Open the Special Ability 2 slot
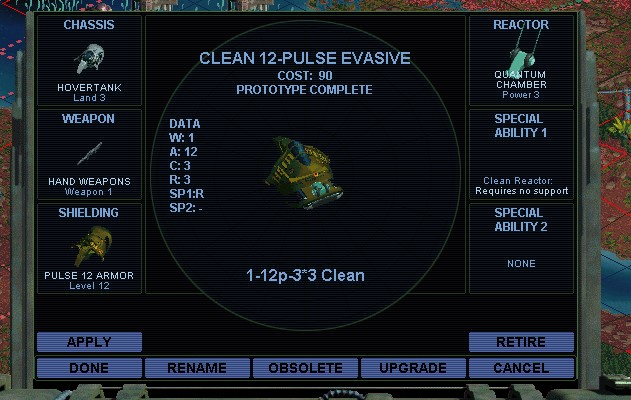Image resolution: width=631 pixels, height=400 pixels. coord(521,248)
